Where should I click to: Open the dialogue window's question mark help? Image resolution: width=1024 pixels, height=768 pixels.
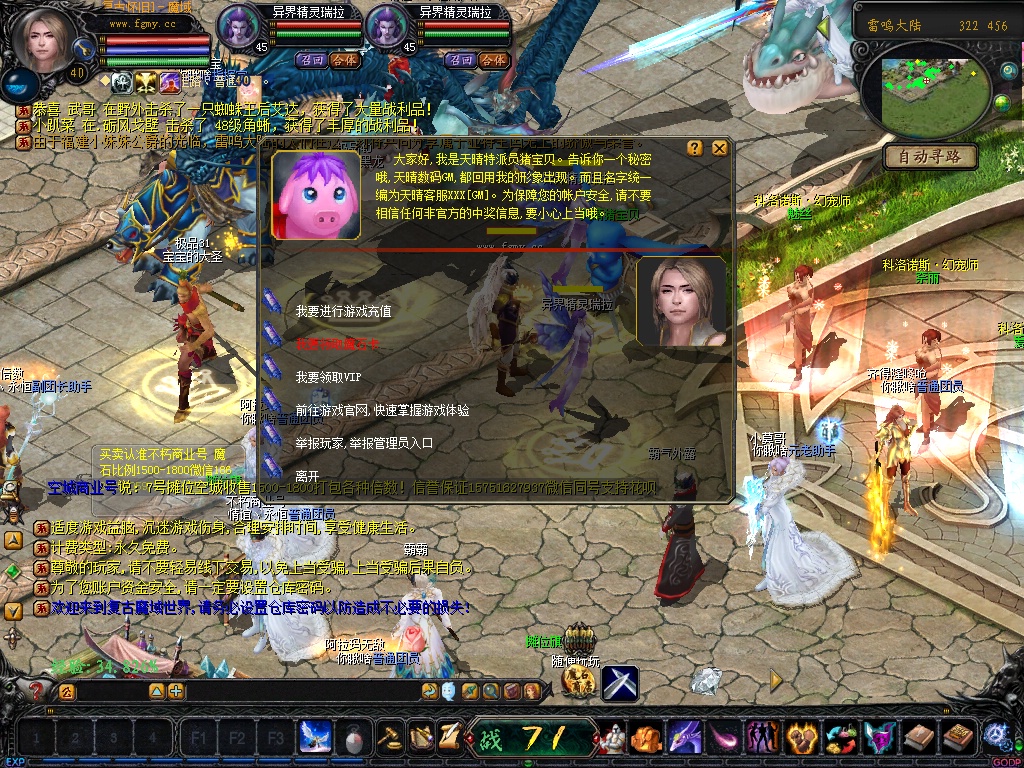pyautogui.click(x=695, y=148)
